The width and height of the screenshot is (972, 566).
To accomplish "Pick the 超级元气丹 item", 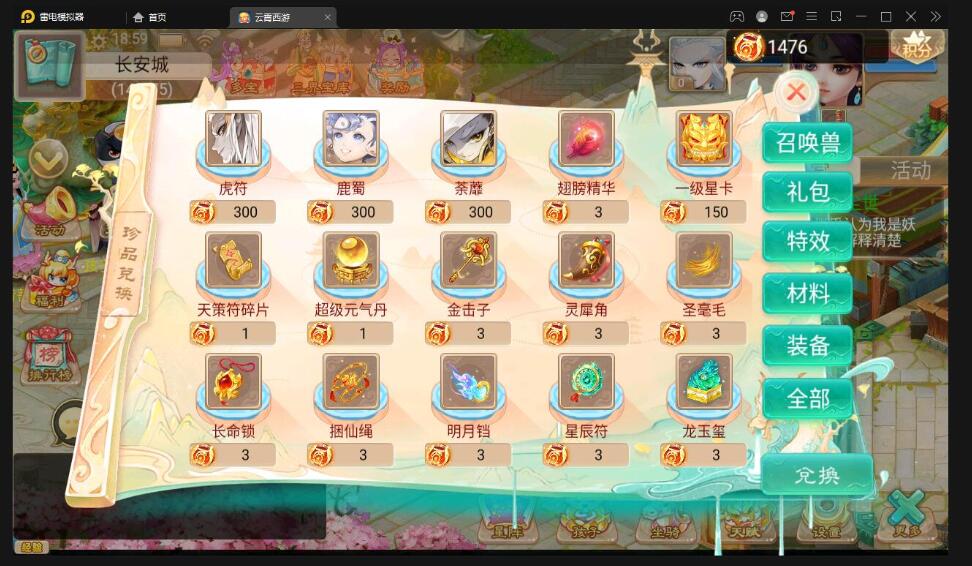I will [351, 261].
